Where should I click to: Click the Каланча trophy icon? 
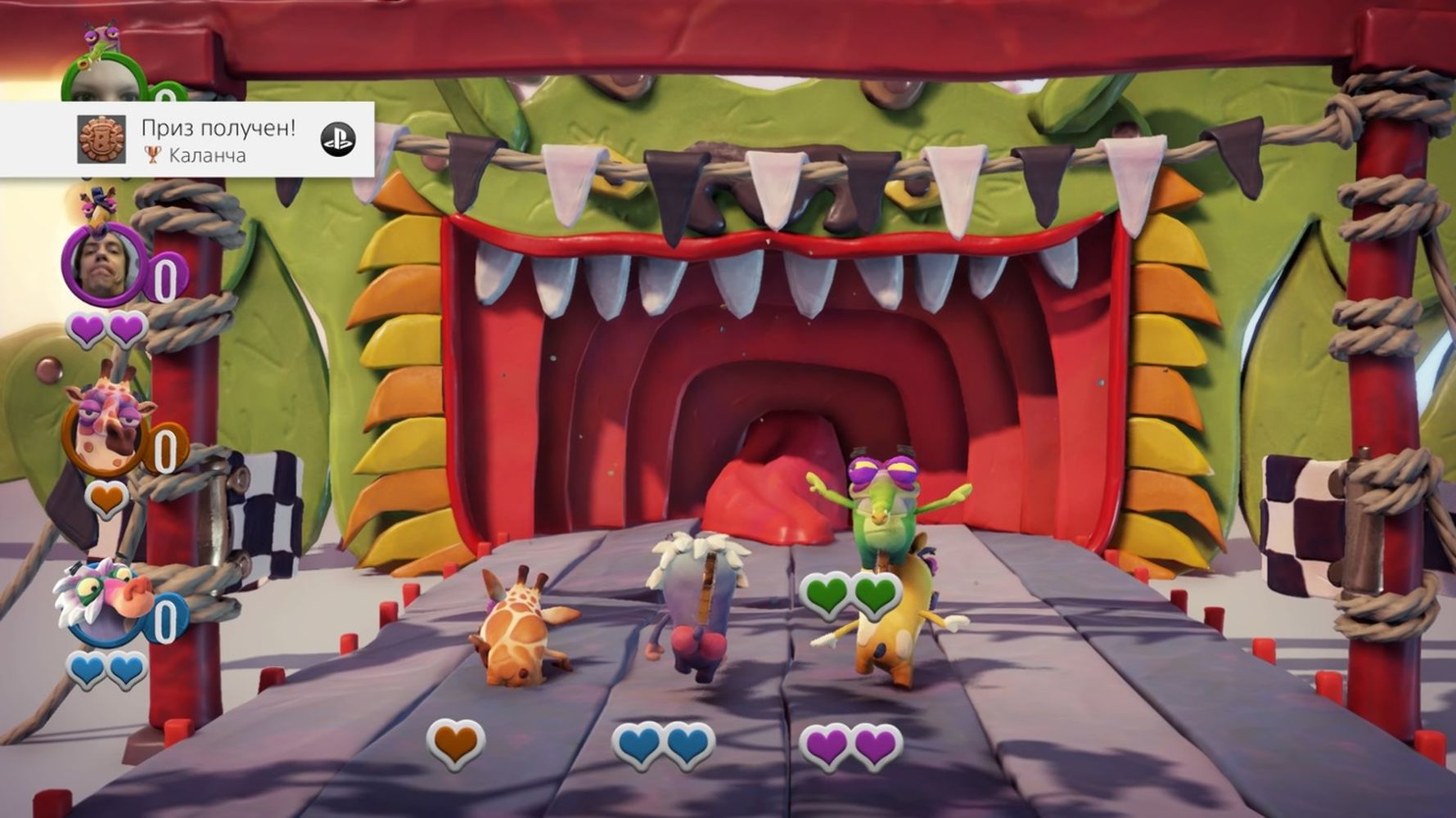(x=101, y=139)
